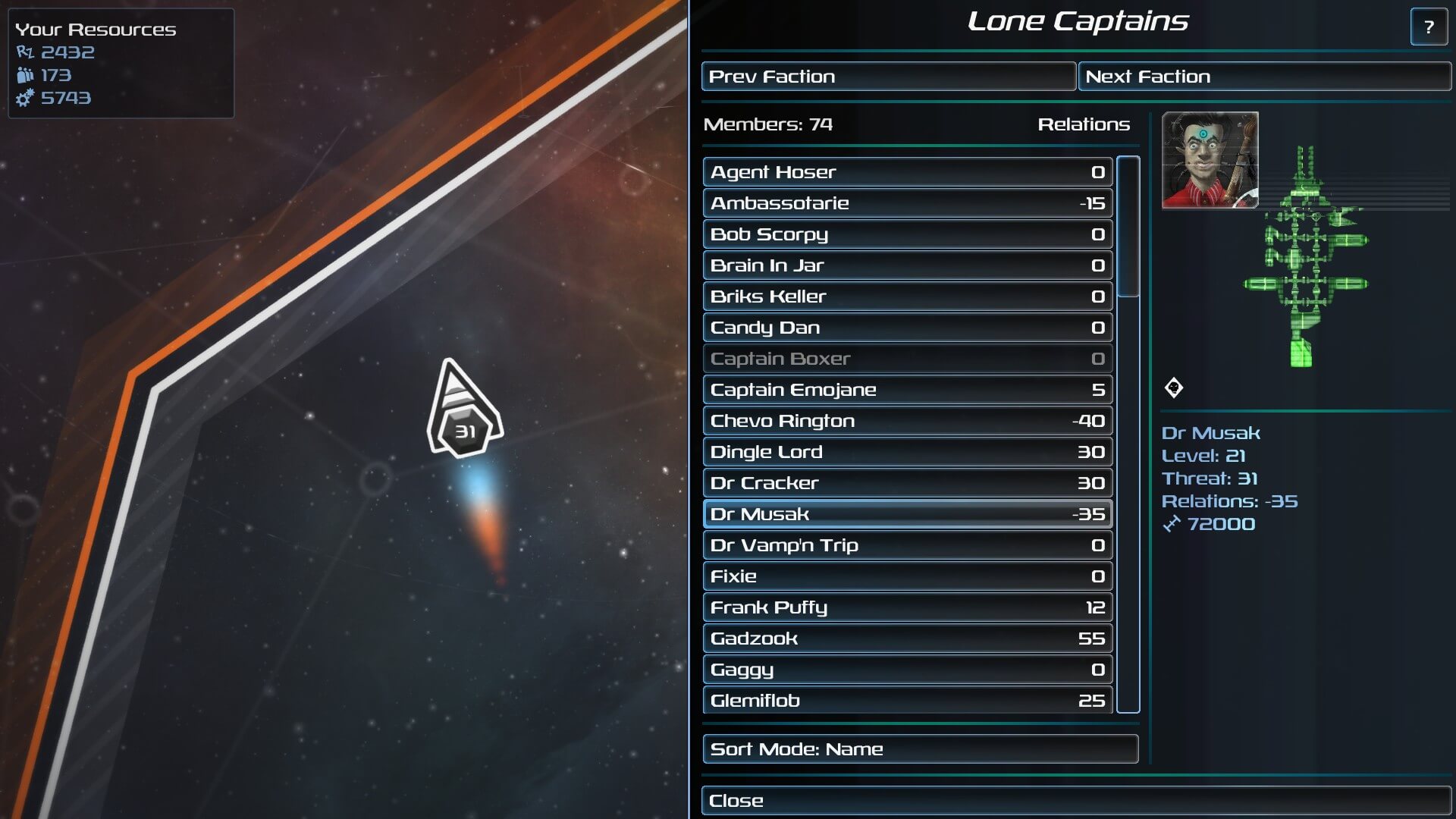1456x819 pixels.
Task: Select Dr Vamp'n Trip row
Action: [907, 545]
